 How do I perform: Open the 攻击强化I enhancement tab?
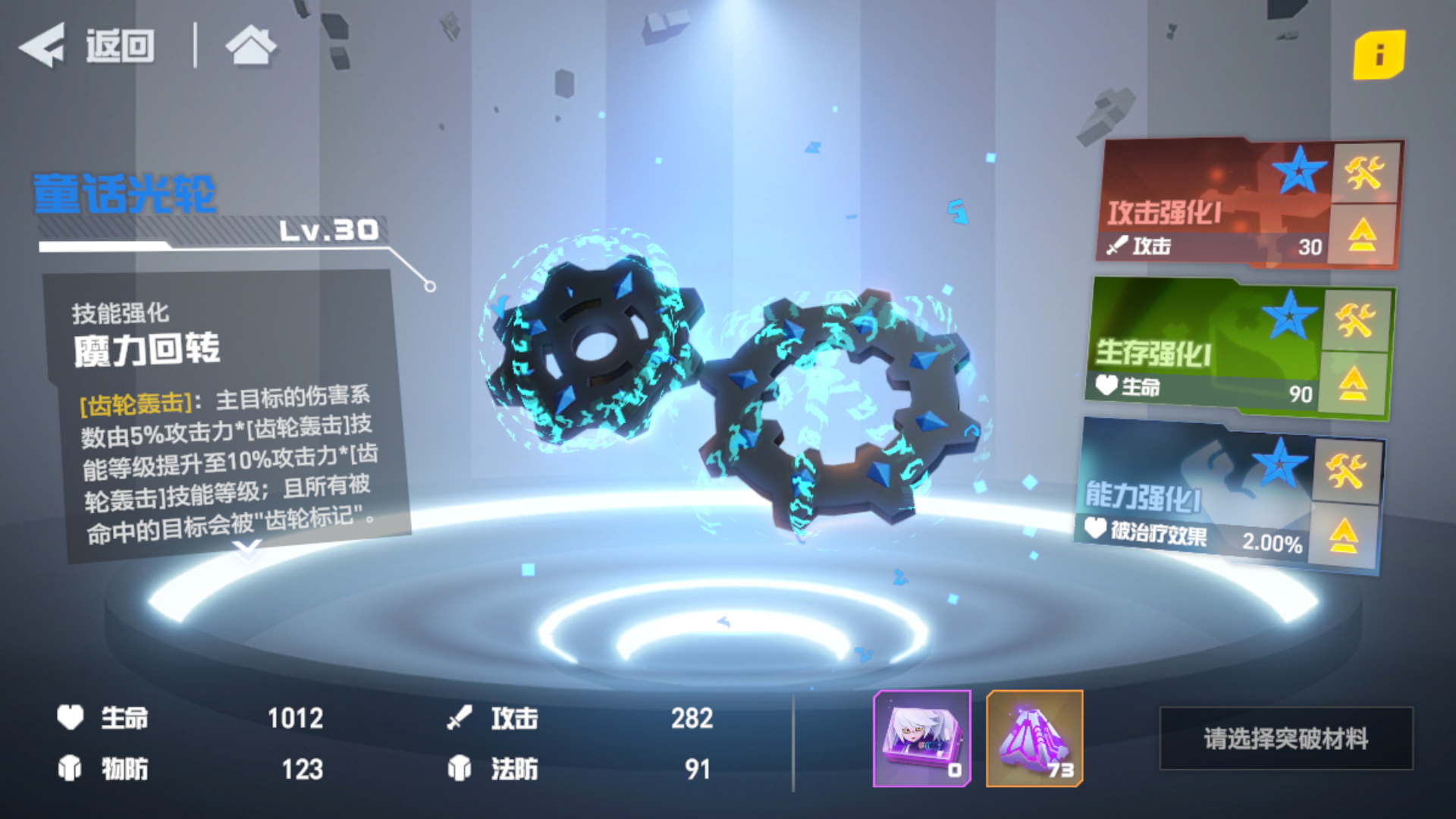(1183, 205)
